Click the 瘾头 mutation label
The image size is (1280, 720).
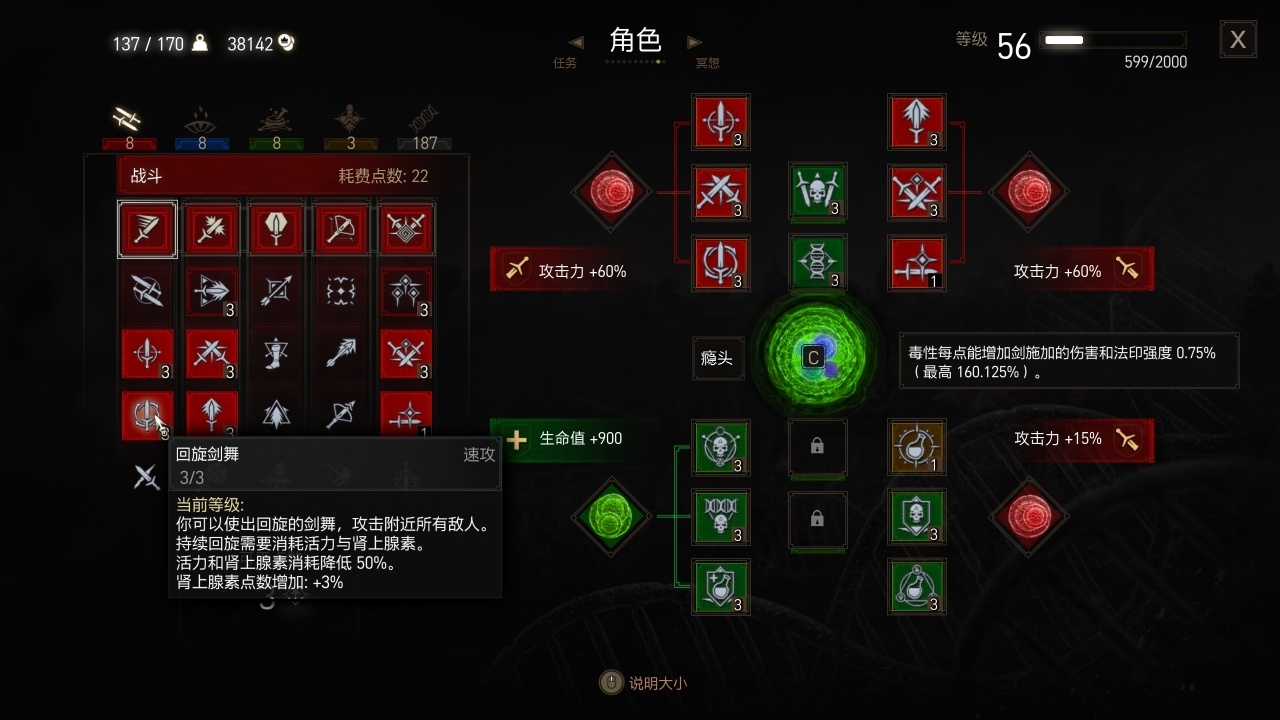point(716,358)
